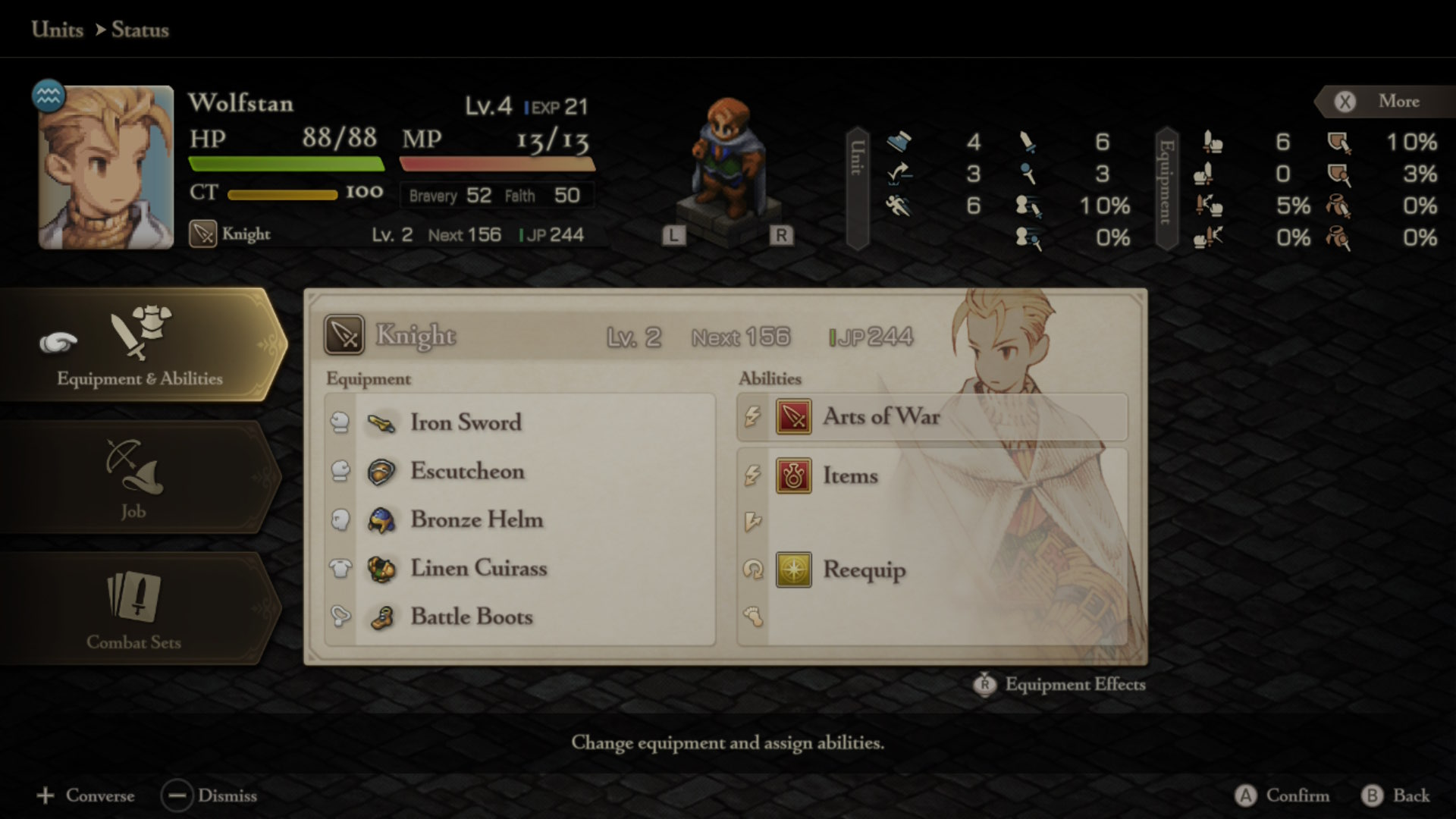The width and height of the screenshot is (1456, 819).
Task: Converse with Wolfstan
Action: [86, 795]
